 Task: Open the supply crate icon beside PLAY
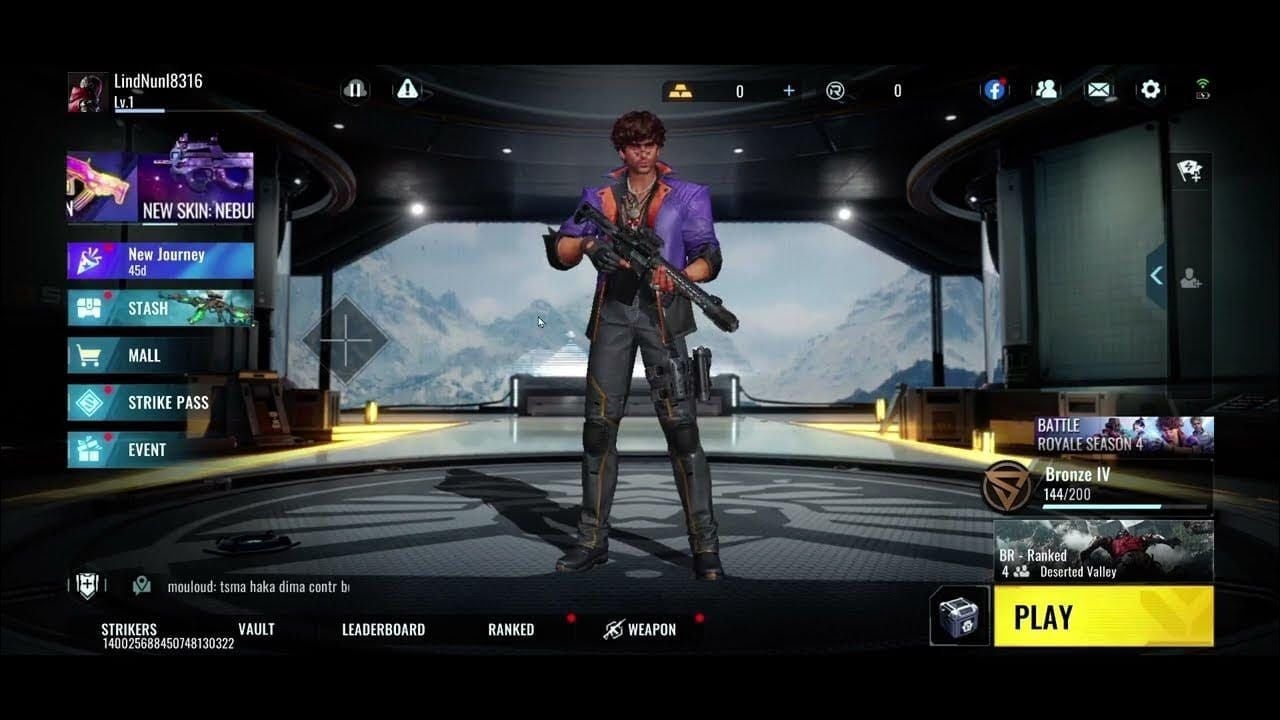(957, 617)
